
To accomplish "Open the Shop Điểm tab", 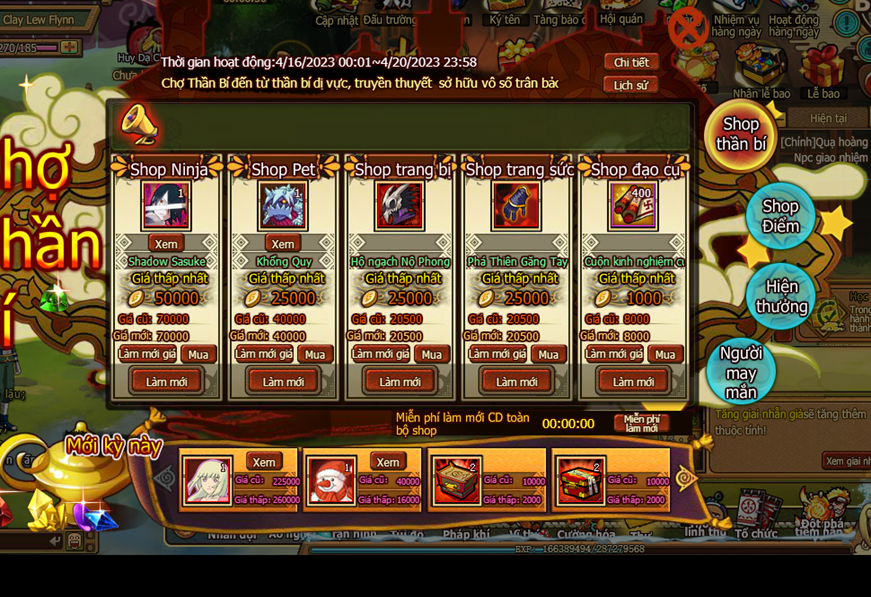I will click(x=780, y=216).
